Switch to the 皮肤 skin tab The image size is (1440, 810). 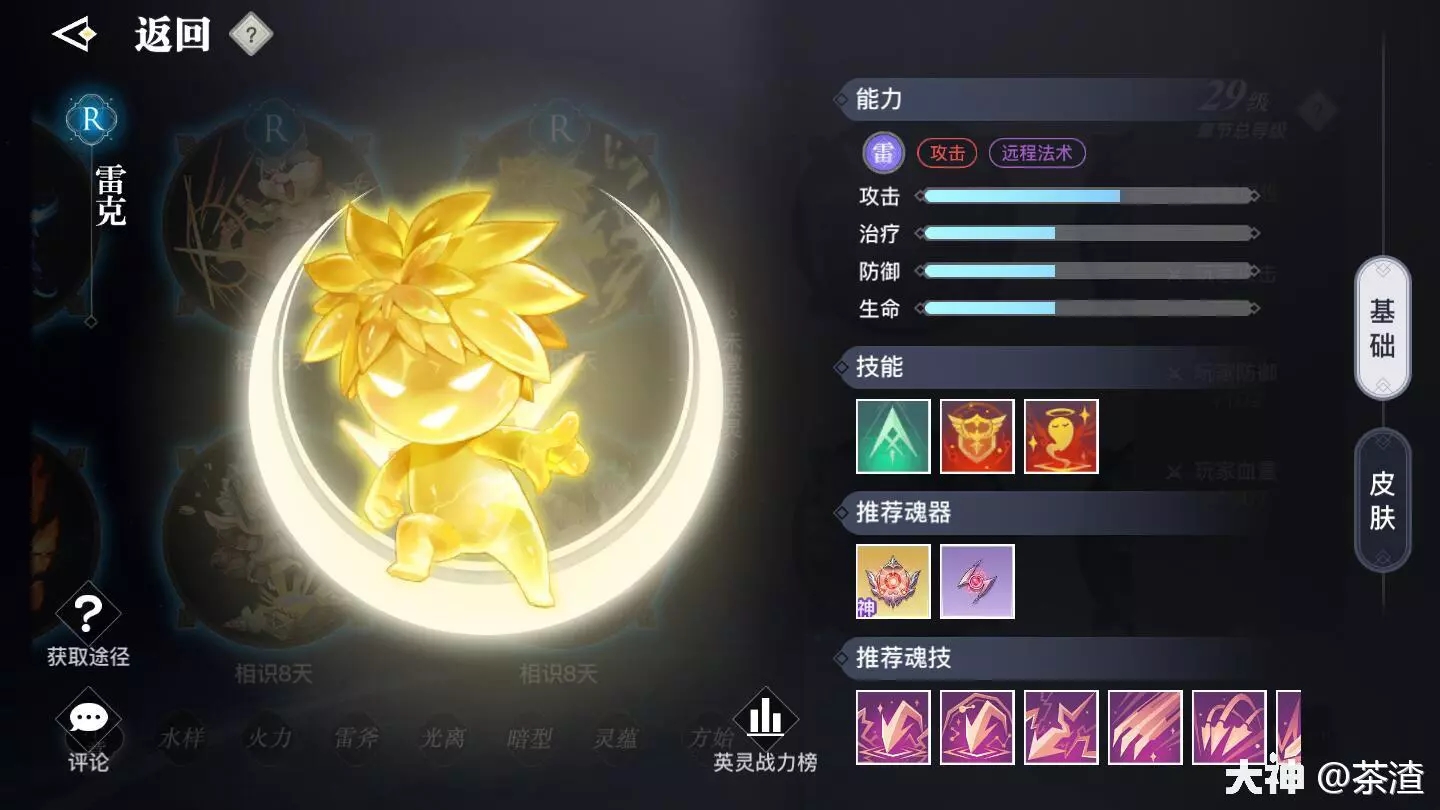pyautogui.click(x=1382, y=500)
